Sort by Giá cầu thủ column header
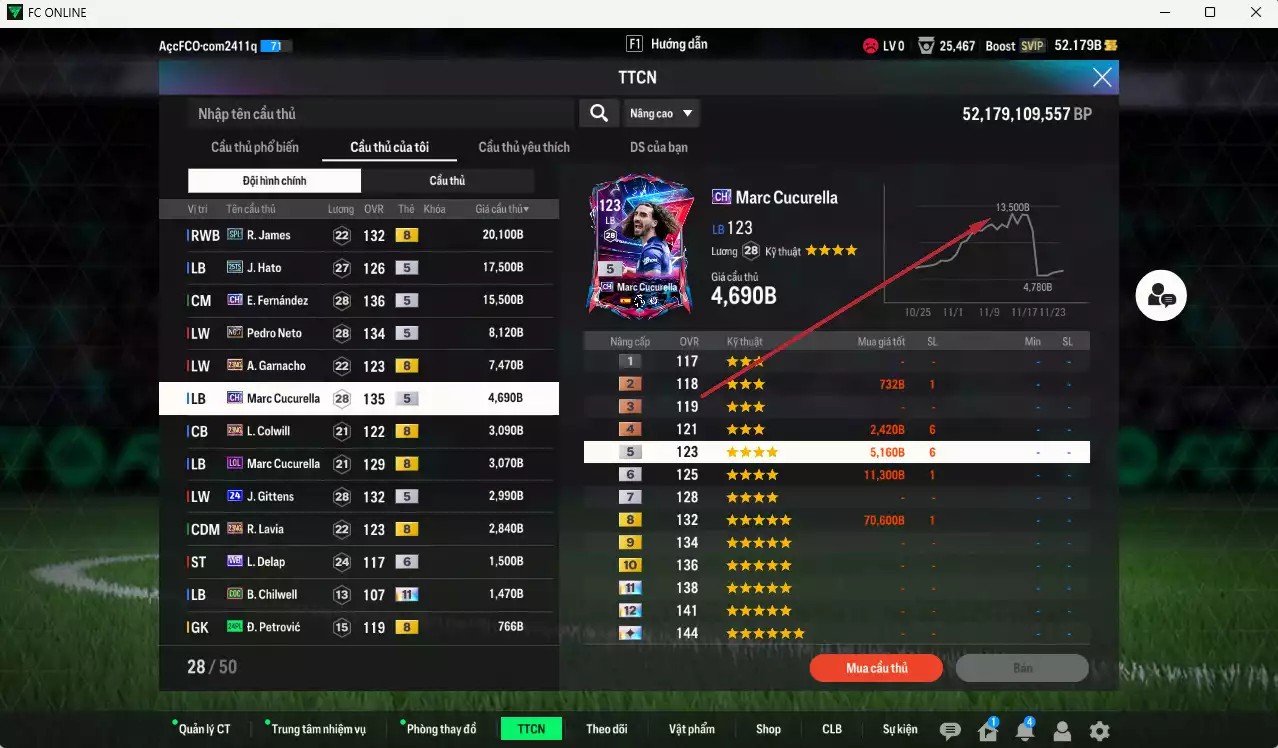The height and width of the screenshot is (748, 1278). (502, 209)
